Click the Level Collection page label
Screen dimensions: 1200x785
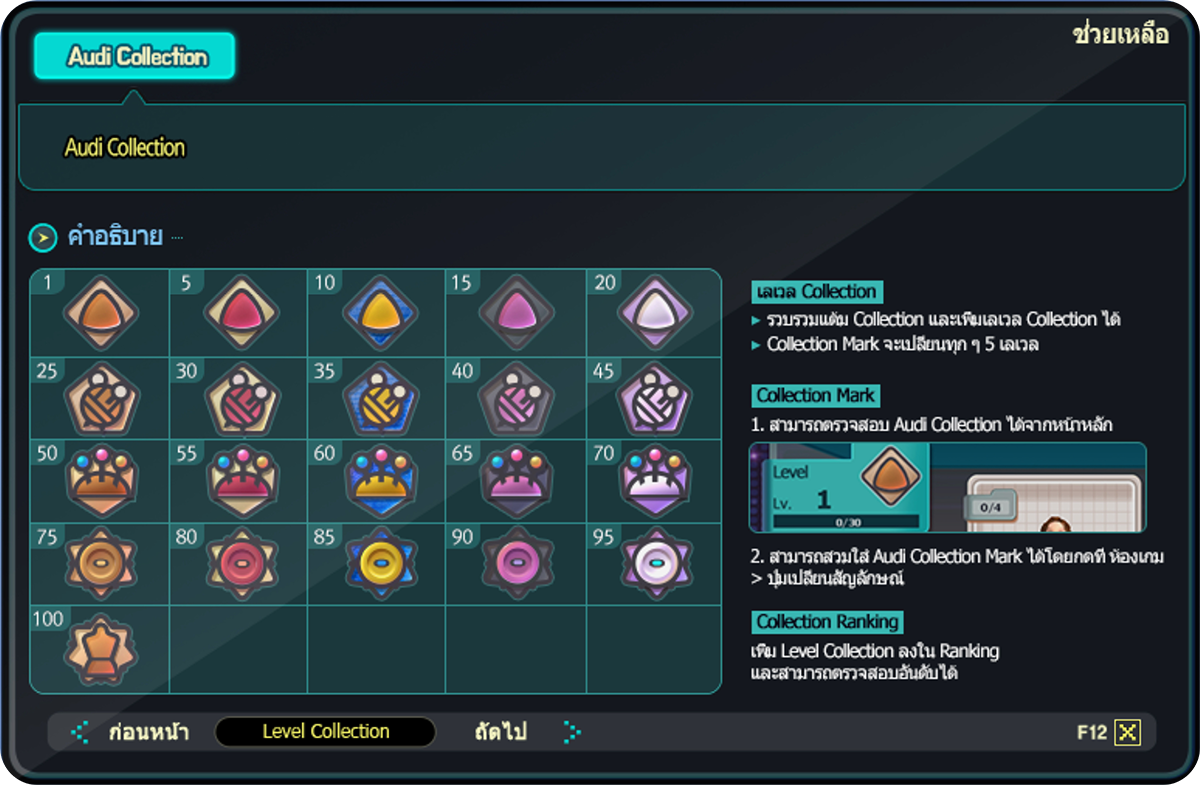326,732
